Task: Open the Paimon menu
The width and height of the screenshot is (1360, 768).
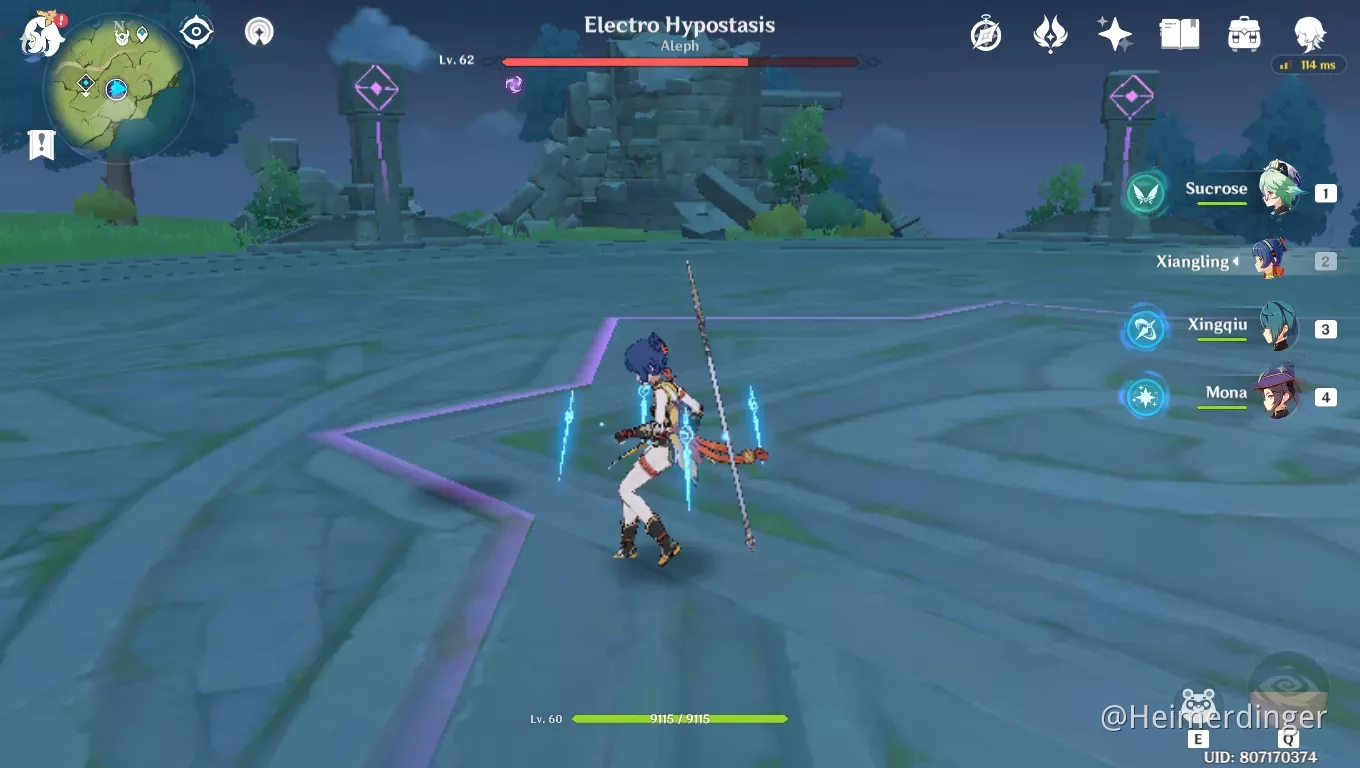Action: tap(40, 37)
